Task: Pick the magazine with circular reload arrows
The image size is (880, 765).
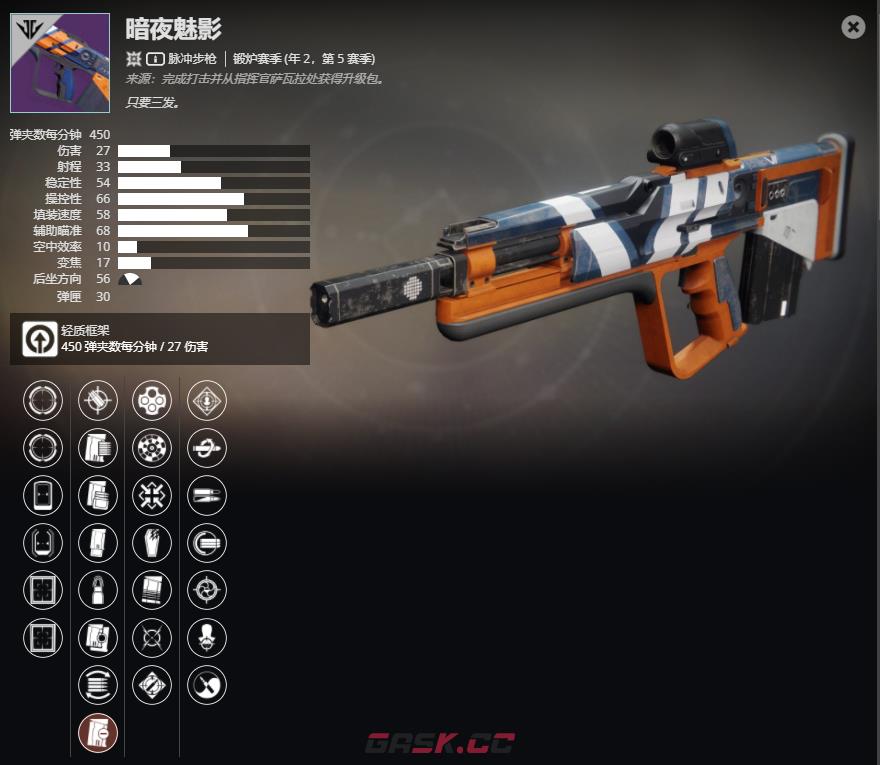Action: point(98,685)
